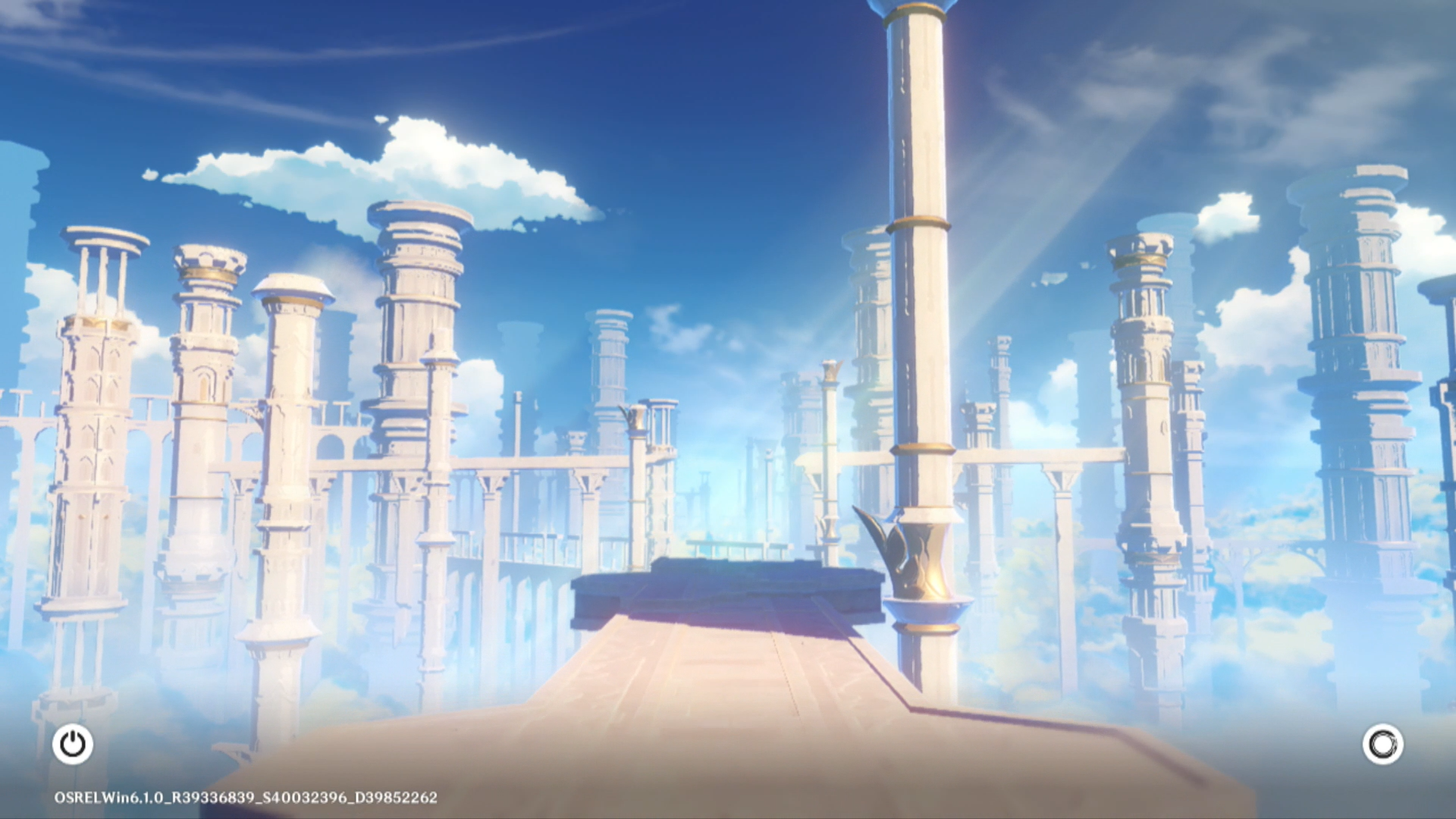Open the circular icon button at bottom right

[x=1382, y=744]
